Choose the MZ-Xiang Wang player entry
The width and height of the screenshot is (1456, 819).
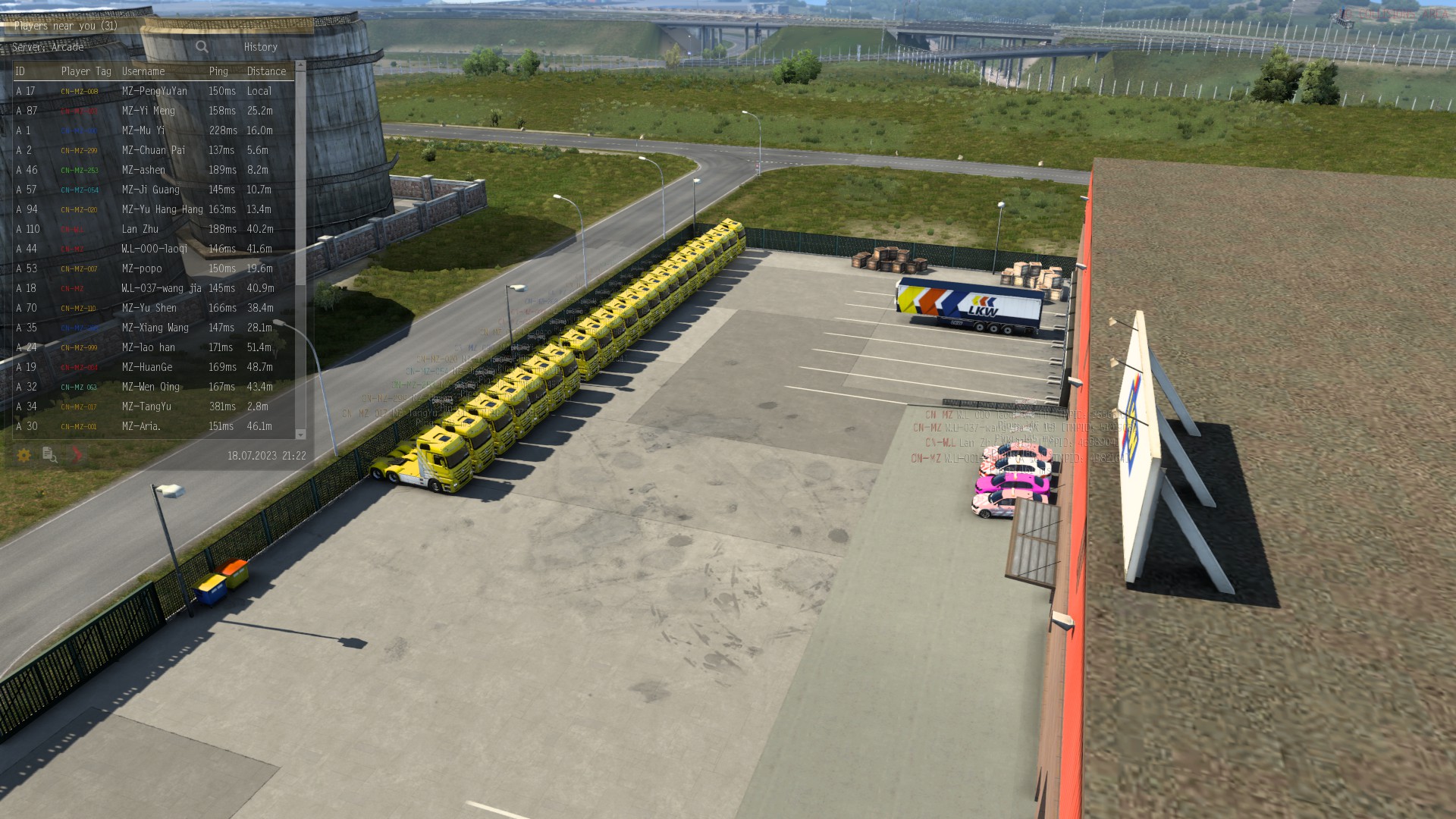point(155,328)
